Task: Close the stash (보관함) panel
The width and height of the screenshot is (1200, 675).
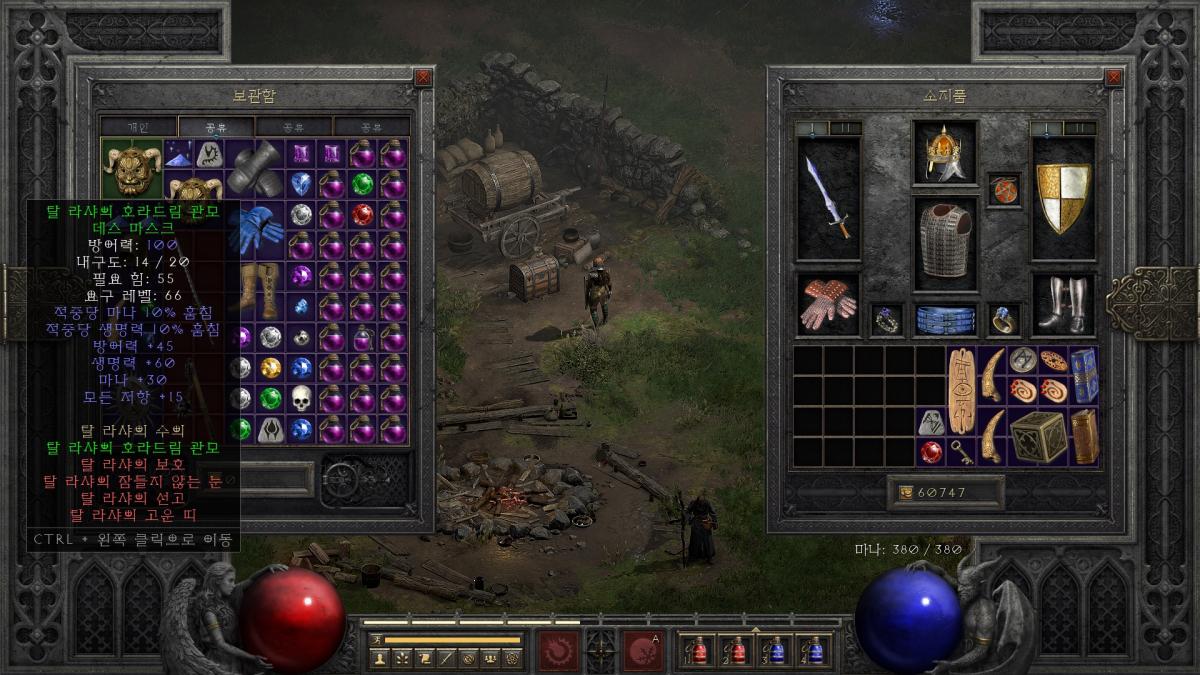Action: tap(423, 77)
